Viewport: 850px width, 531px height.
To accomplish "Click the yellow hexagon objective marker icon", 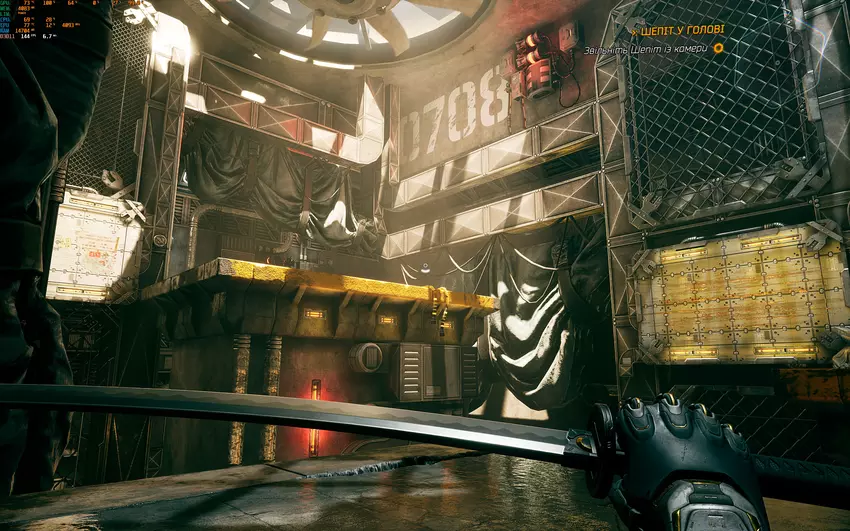I will click(718, 48).
